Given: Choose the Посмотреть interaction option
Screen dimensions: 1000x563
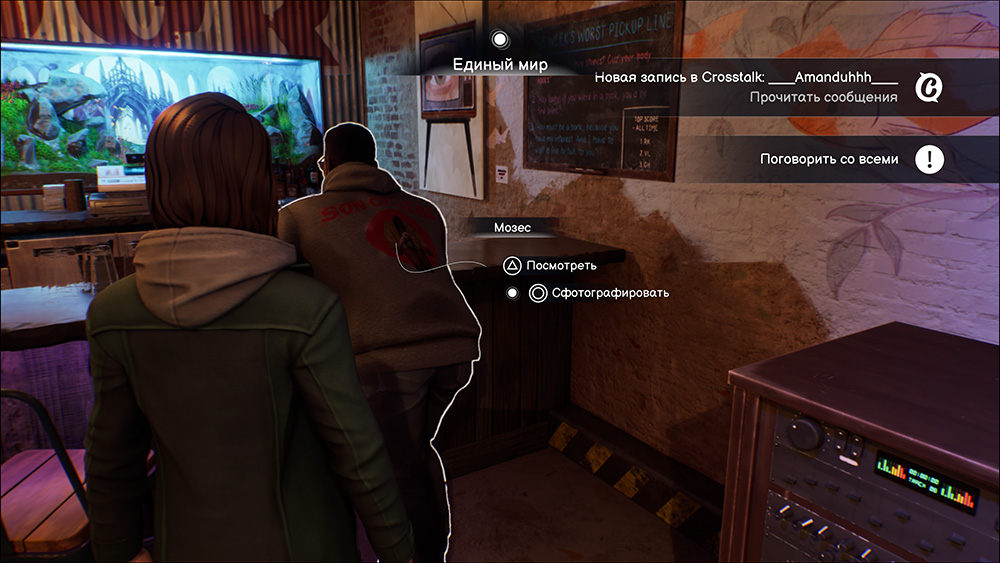Looking at the screenshot, I should point(563,266).
